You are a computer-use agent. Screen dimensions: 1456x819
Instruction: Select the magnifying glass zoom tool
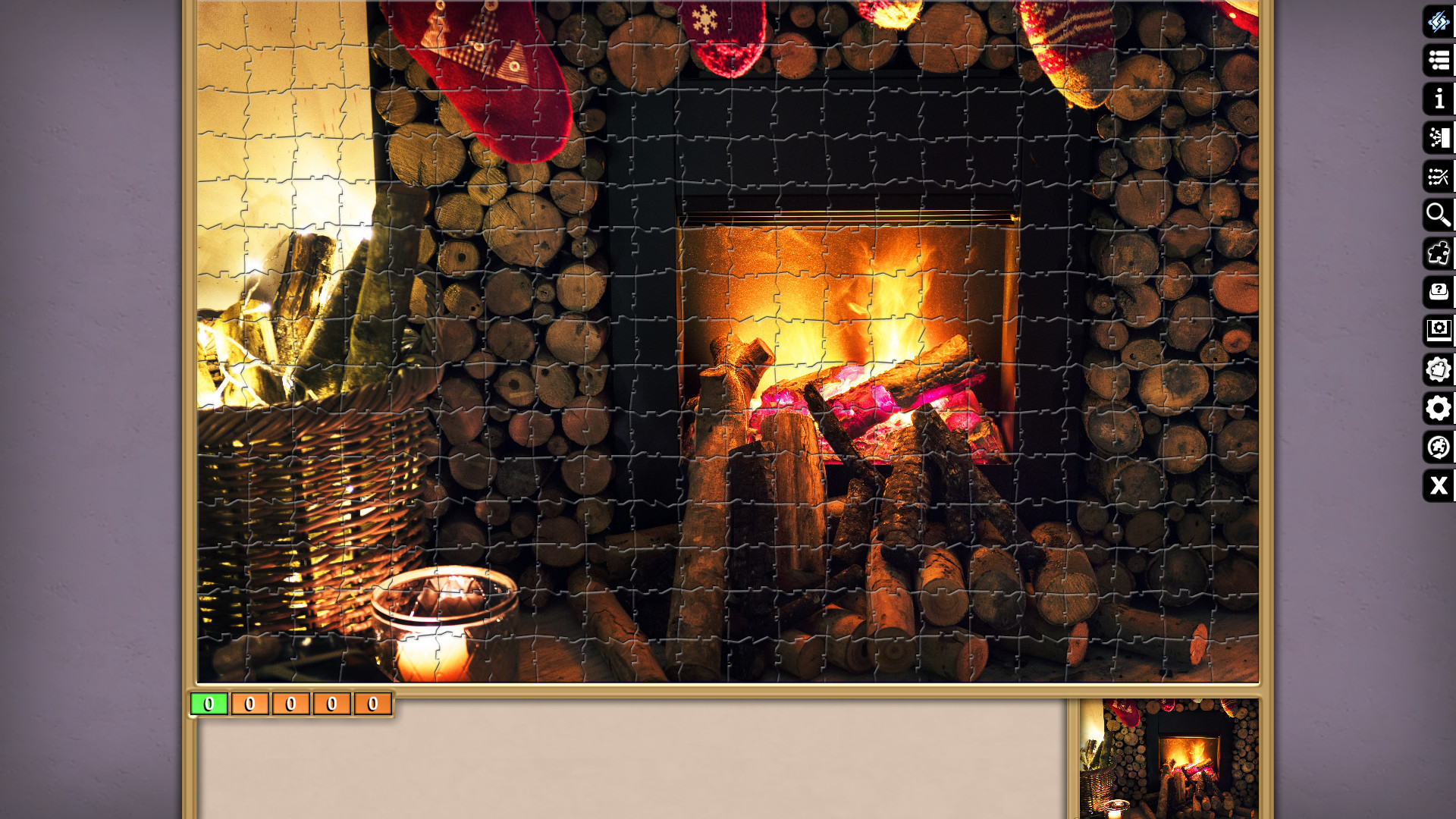(1439, 215)
